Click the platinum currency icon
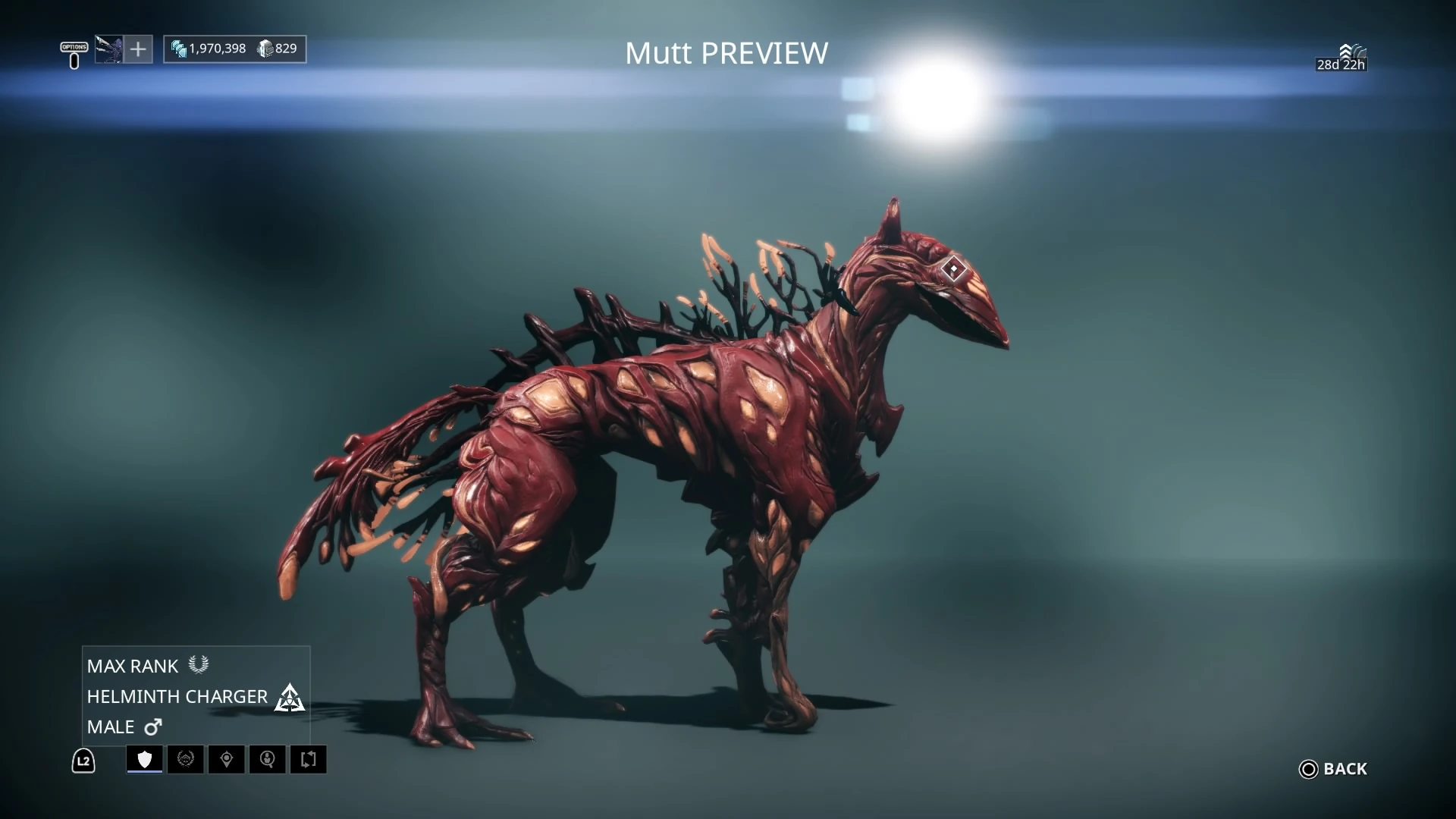The image size is (1456, 819). [x=265, y=49]
